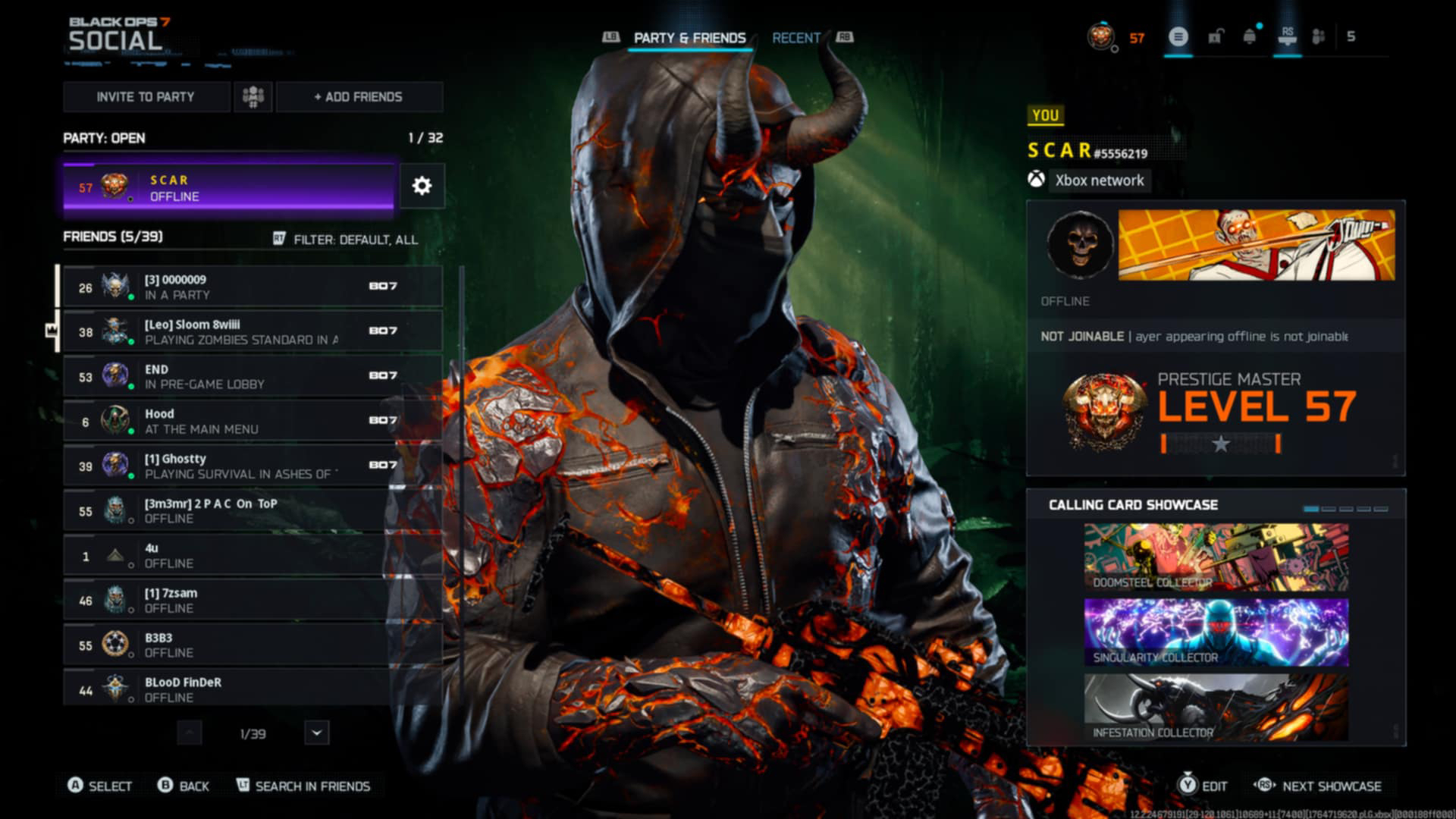Click the INVITE TO PARTY button
The width and height of the screenshot is (1456, 819).
click(145, 96)
